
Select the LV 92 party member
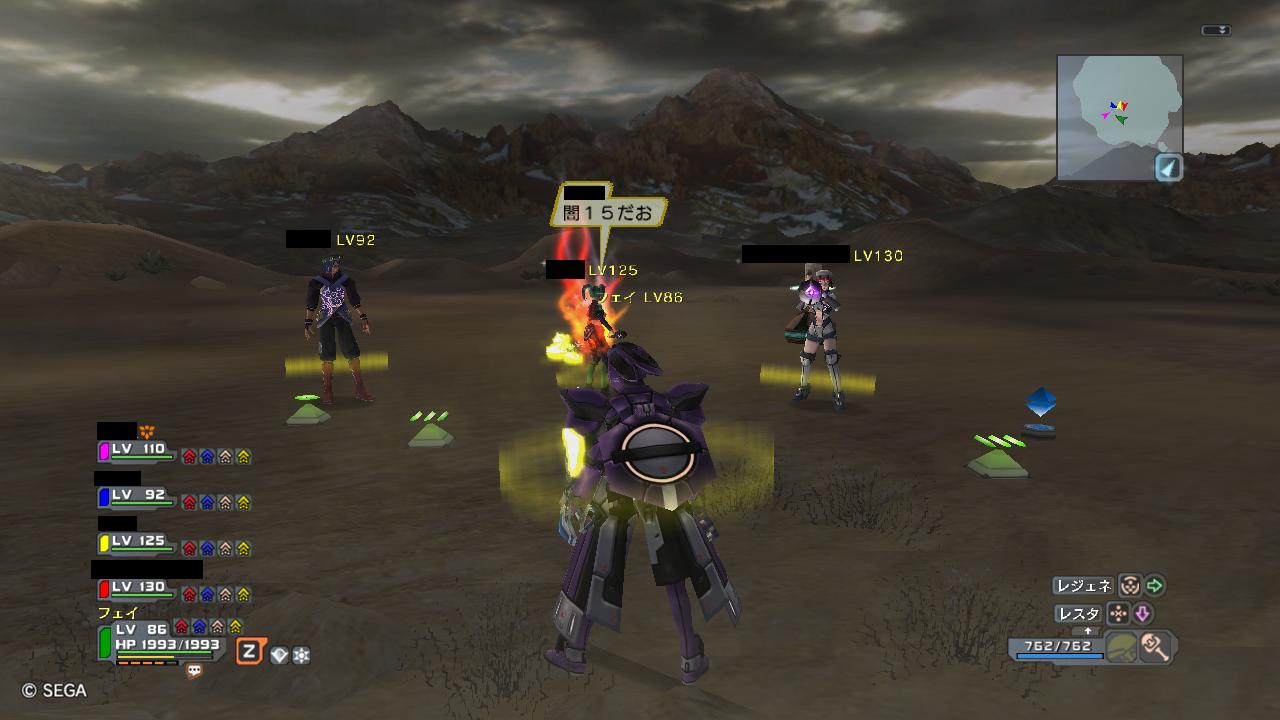coord(140,497)
